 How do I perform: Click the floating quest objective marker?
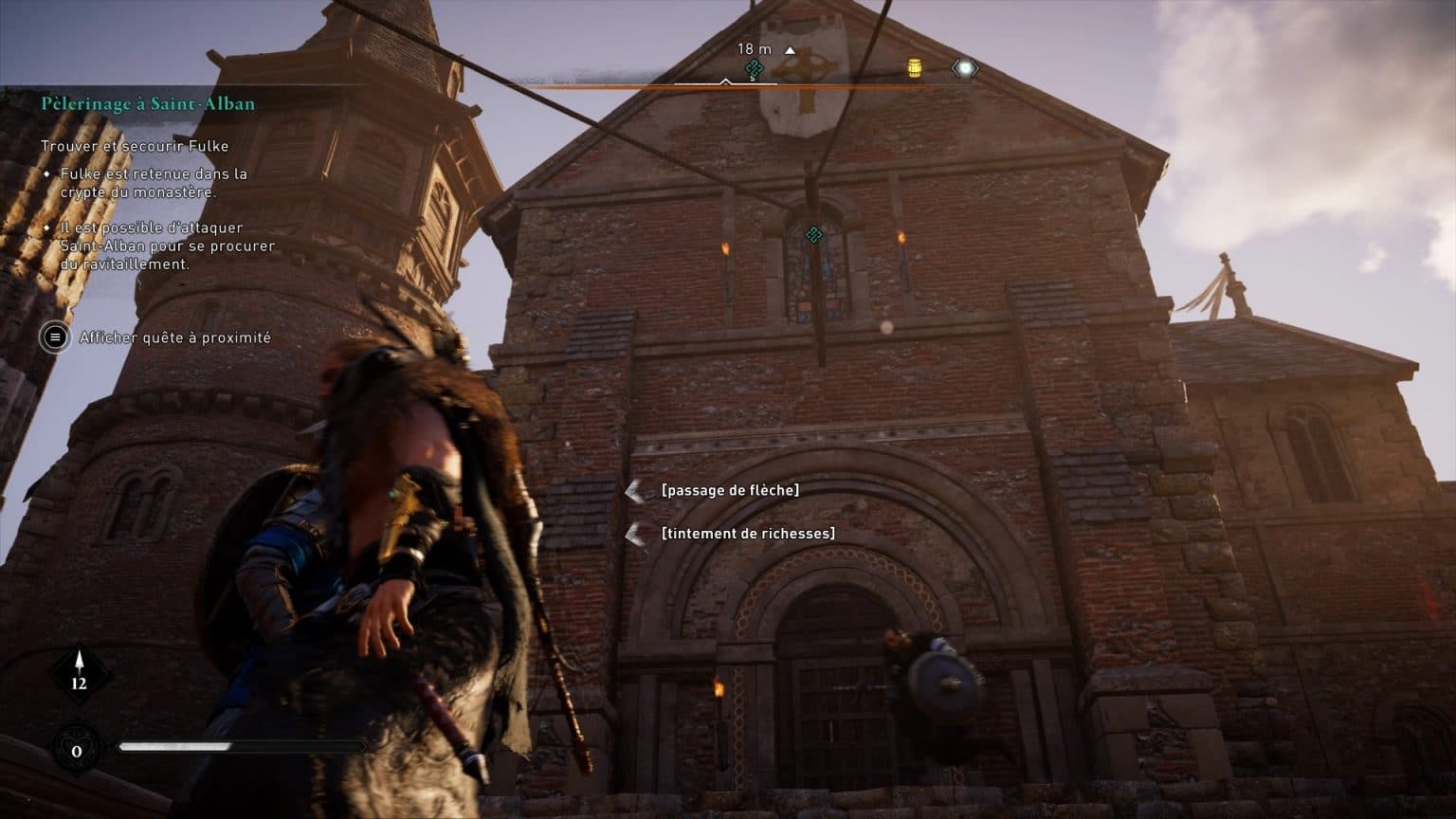pyautogui.click(x=813, y=233)
